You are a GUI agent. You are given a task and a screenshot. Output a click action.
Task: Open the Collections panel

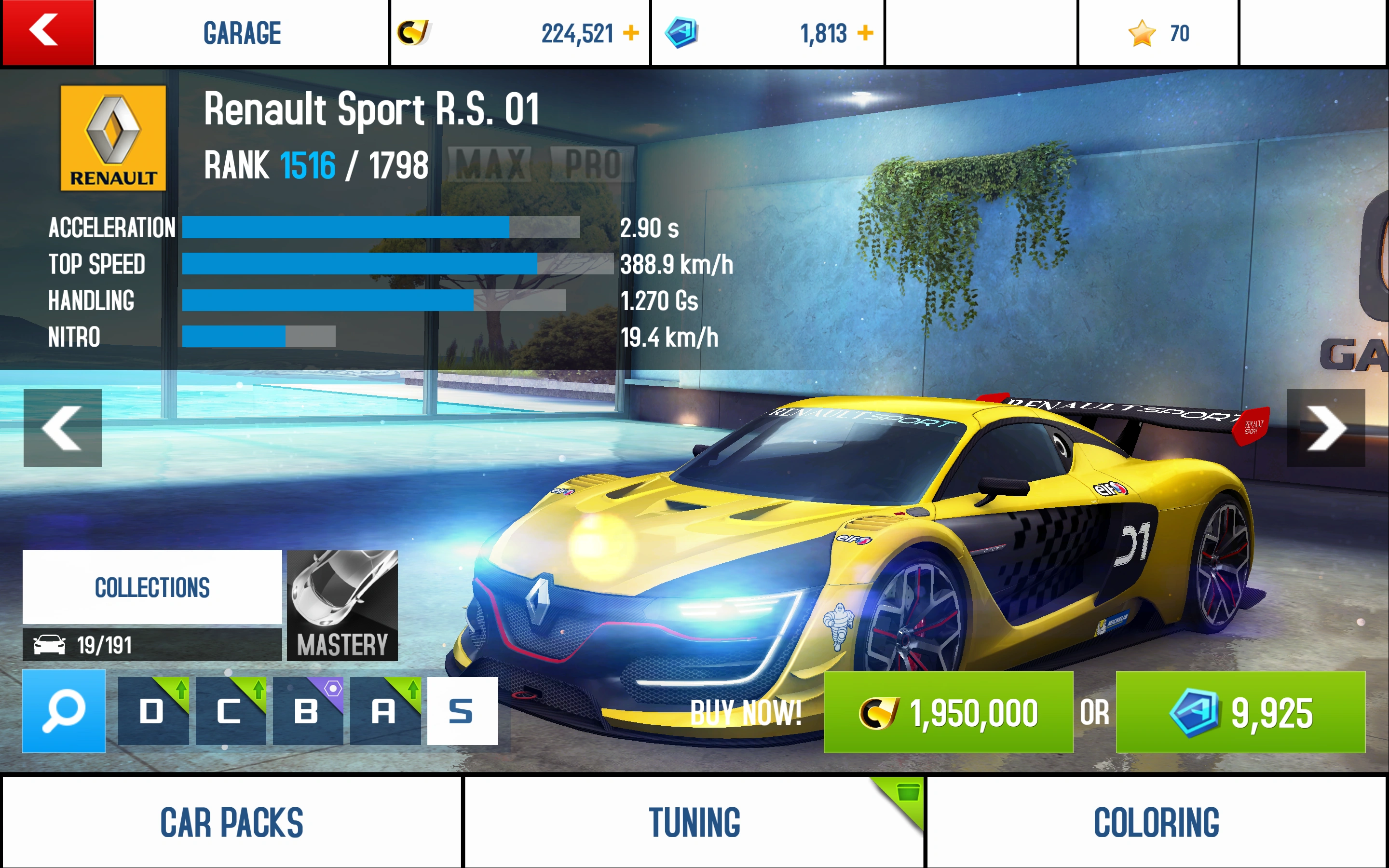coord(152,587)
